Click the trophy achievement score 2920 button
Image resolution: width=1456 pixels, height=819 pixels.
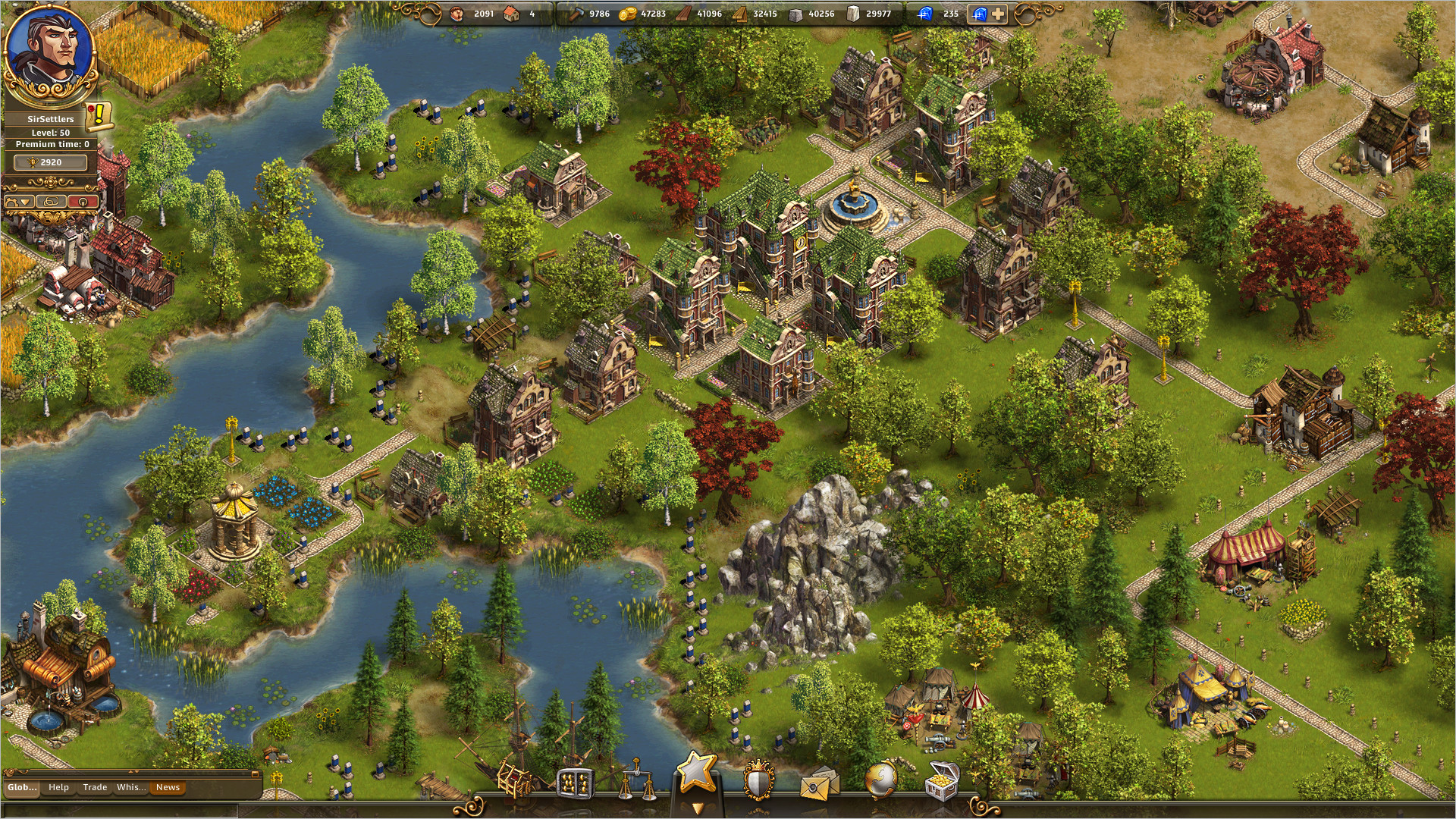point(49,162)
